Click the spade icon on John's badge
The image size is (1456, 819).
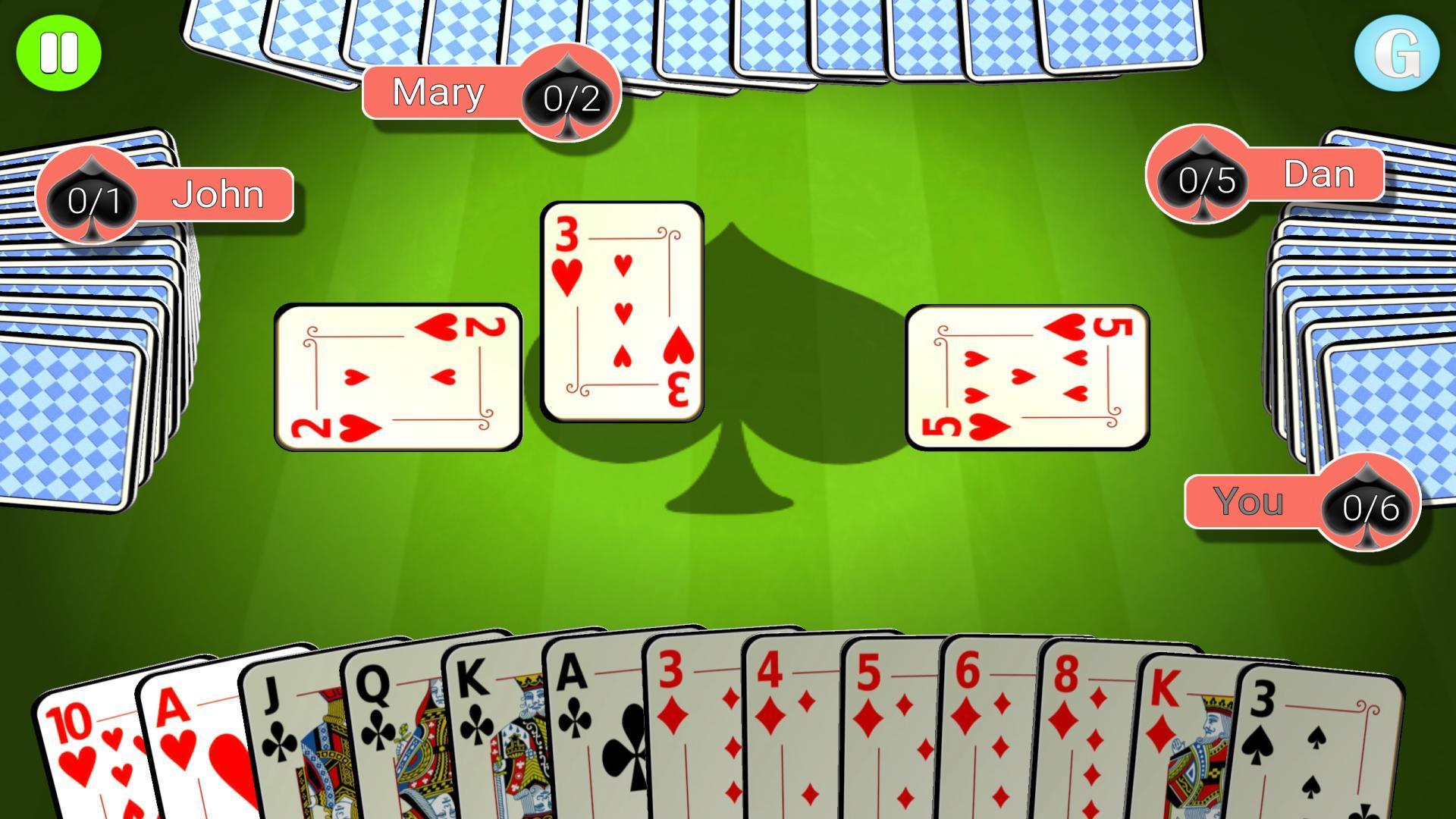(x=91, y=199)
